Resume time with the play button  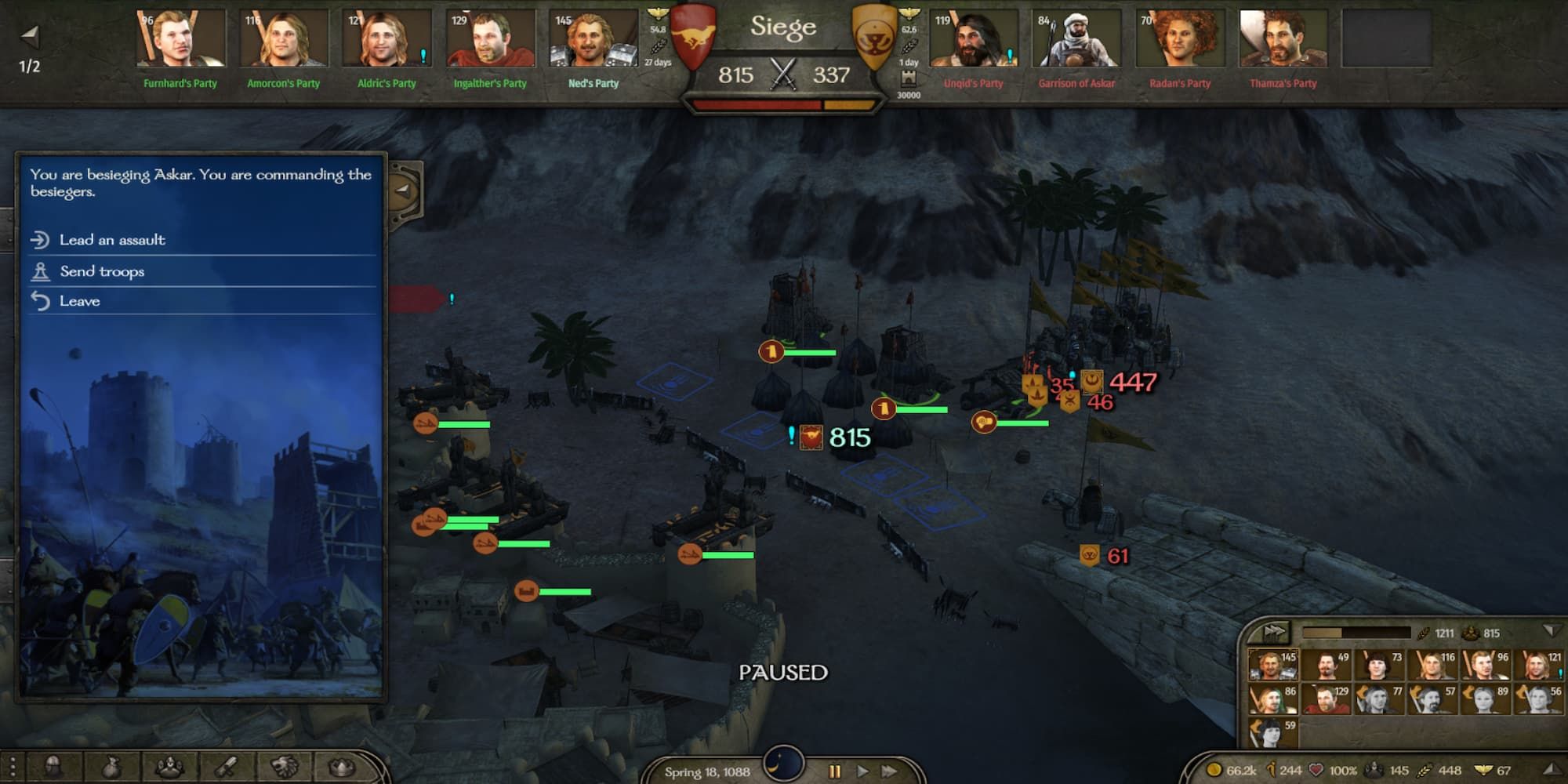(x=862, y=771)
